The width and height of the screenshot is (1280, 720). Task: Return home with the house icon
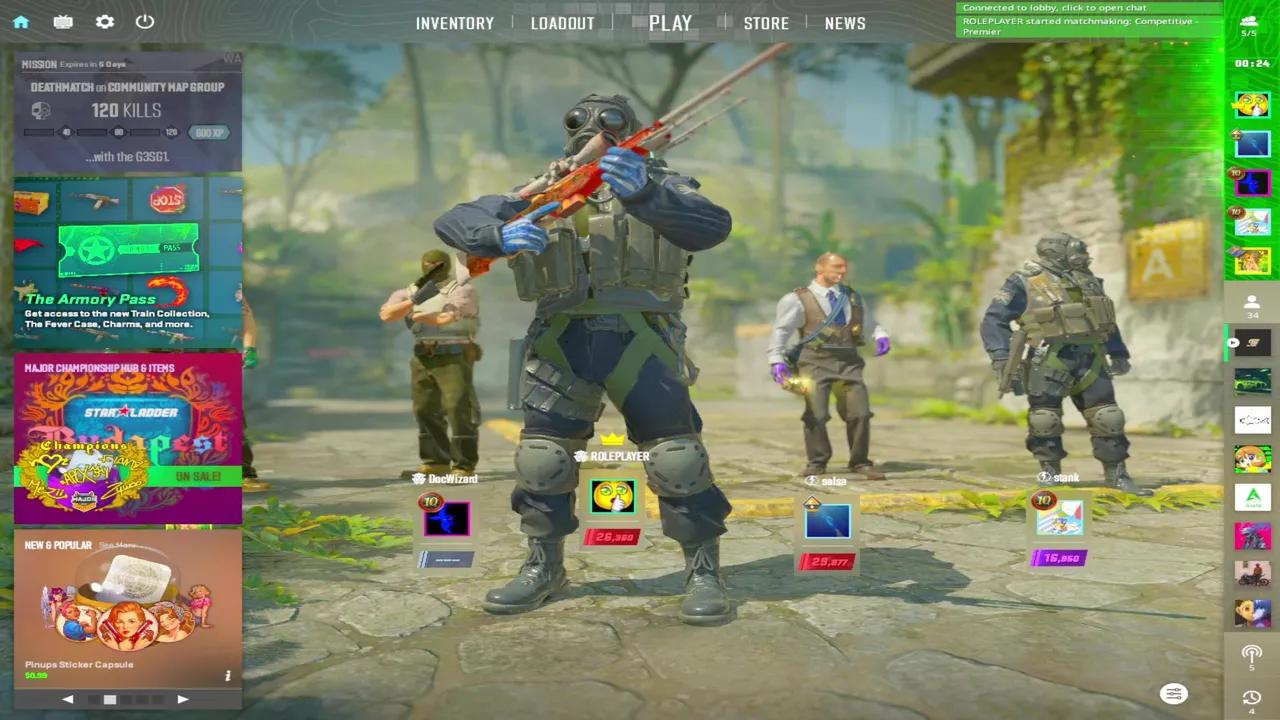click(x=21, y=22)
